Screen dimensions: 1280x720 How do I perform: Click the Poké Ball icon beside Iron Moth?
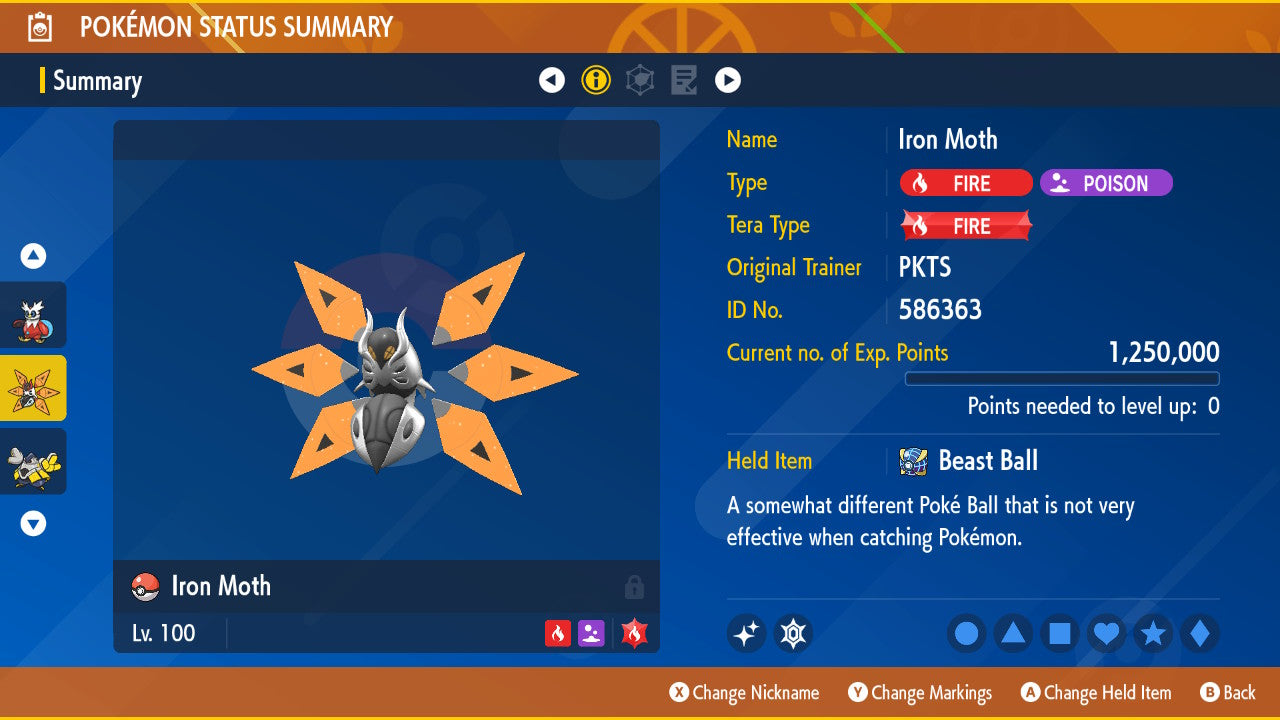click(146, 587)
